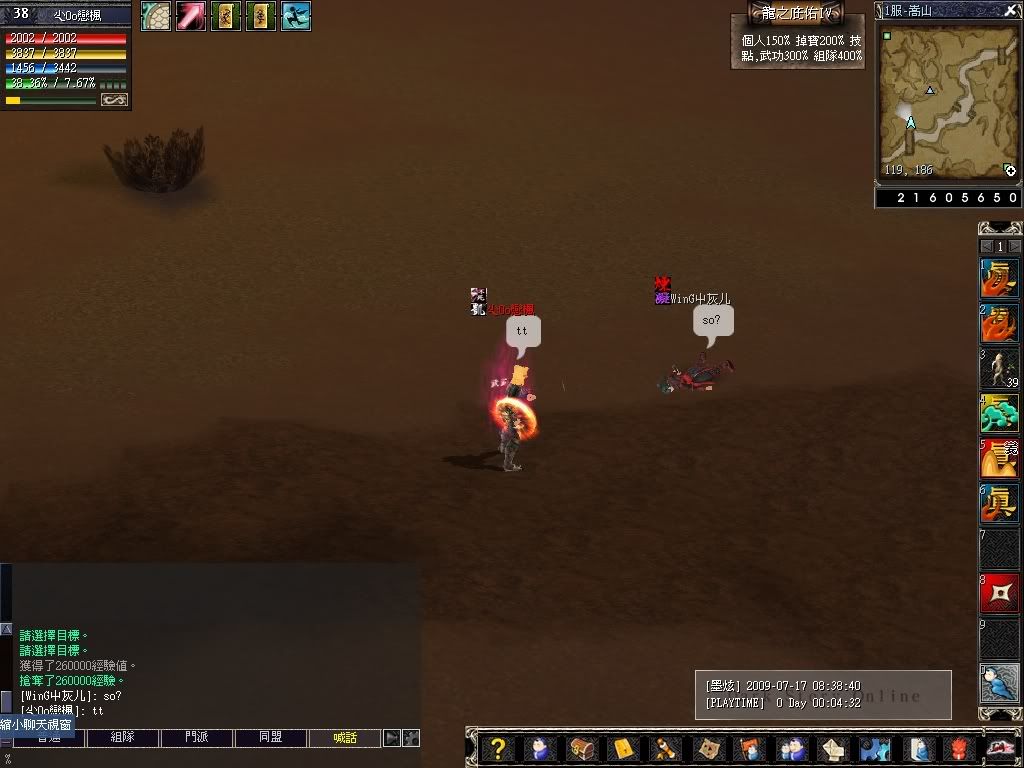The image size is (1024, 768).
Task: Select the pink slash buff icon
Action: 191,16
